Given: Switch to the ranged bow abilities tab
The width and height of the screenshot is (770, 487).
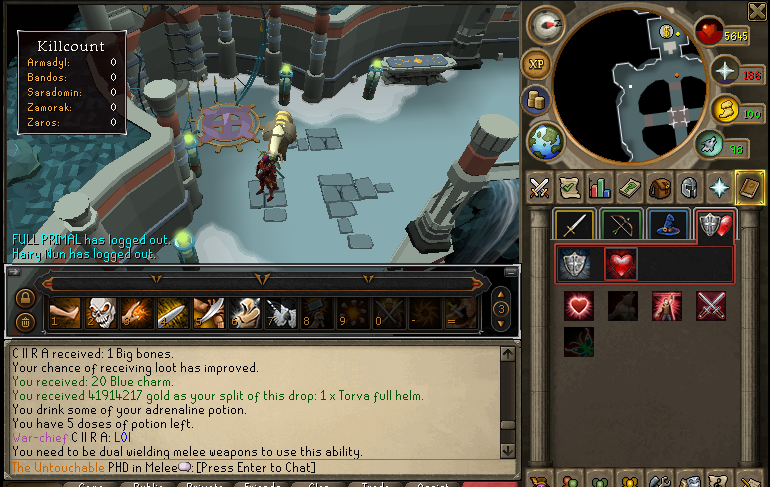Looking at the screenshot, I should (621, 225).
